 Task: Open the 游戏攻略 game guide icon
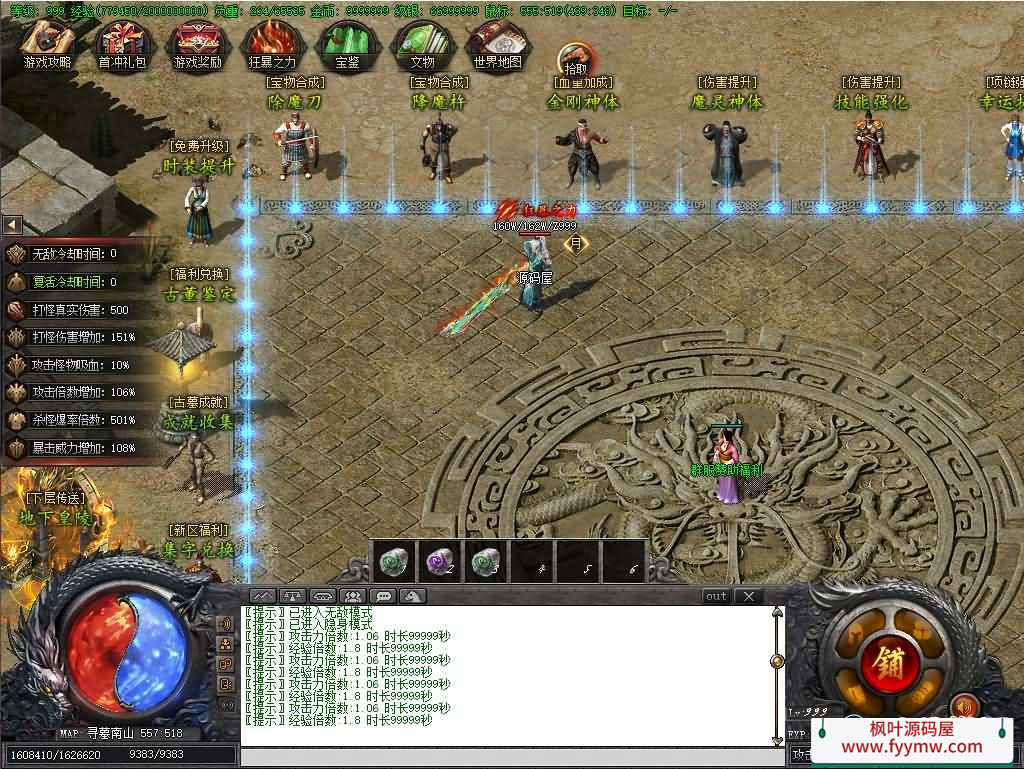pos(48,45)
